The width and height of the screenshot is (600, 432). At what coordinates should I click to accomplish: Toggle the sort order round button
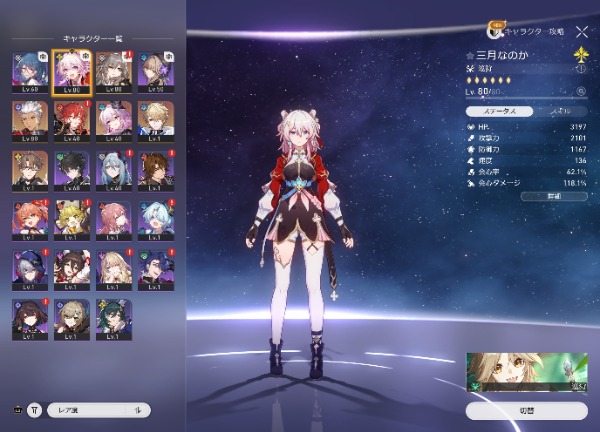tap(35, 409)
